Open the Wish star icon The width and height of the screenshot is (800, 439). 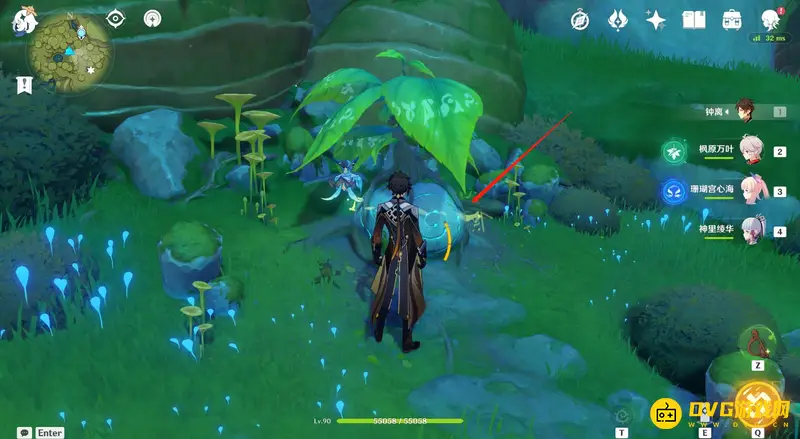tap(656, 19)
